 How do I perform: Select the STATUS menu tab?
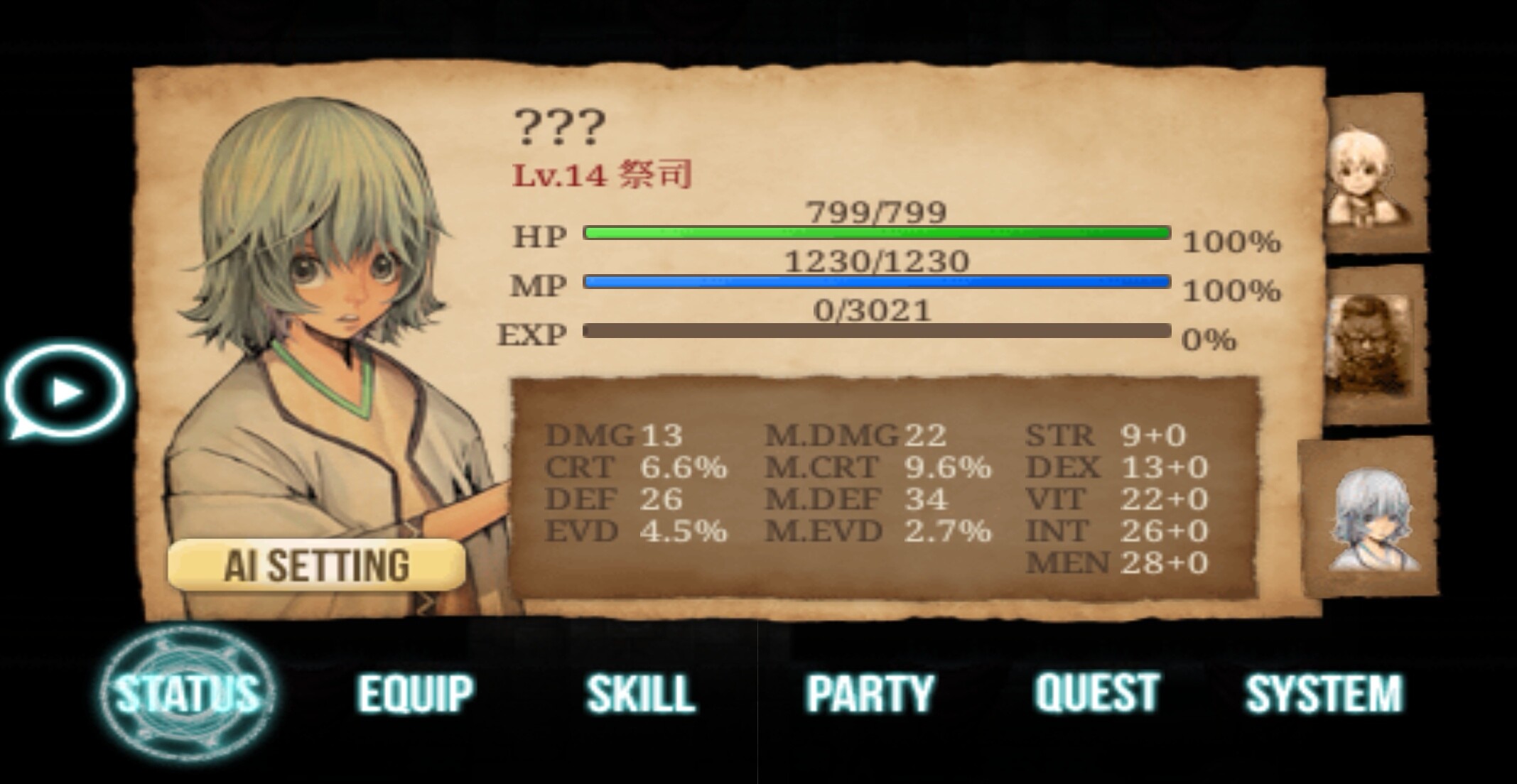click(x=188, y=693)
